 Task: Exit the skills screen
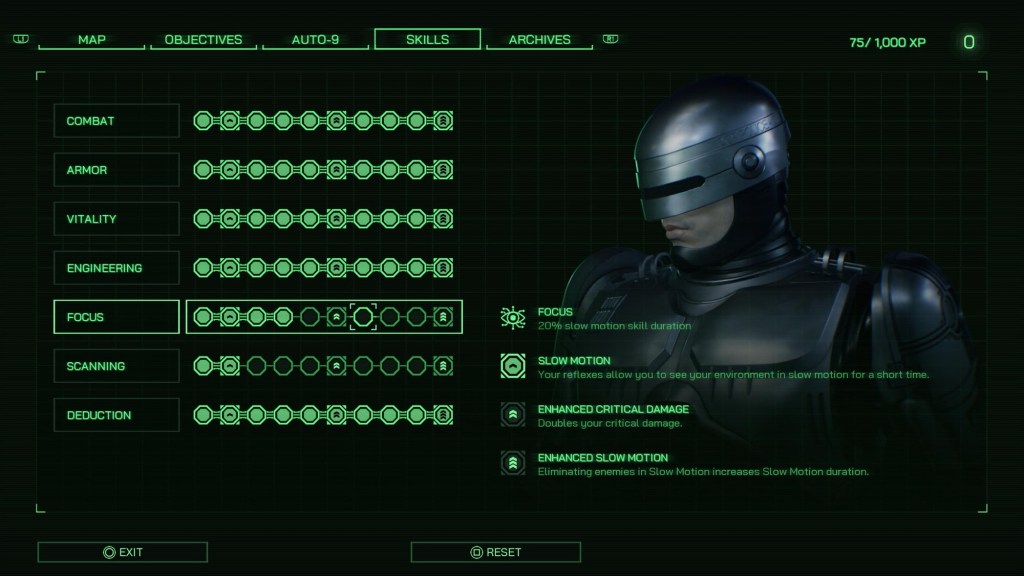(x=122, y=552)
